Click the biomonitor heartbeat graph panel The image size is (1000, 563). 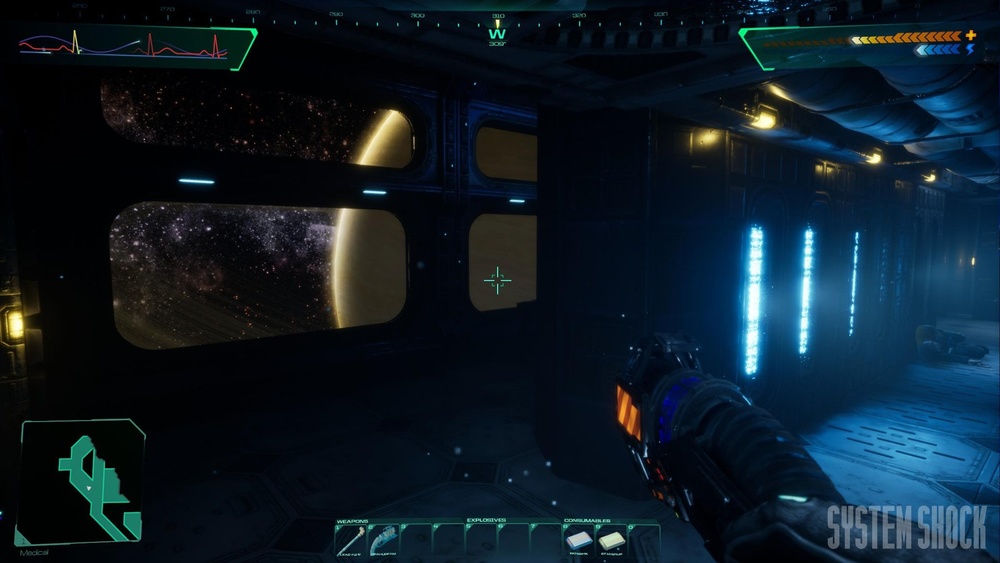[x=135, y=45]
